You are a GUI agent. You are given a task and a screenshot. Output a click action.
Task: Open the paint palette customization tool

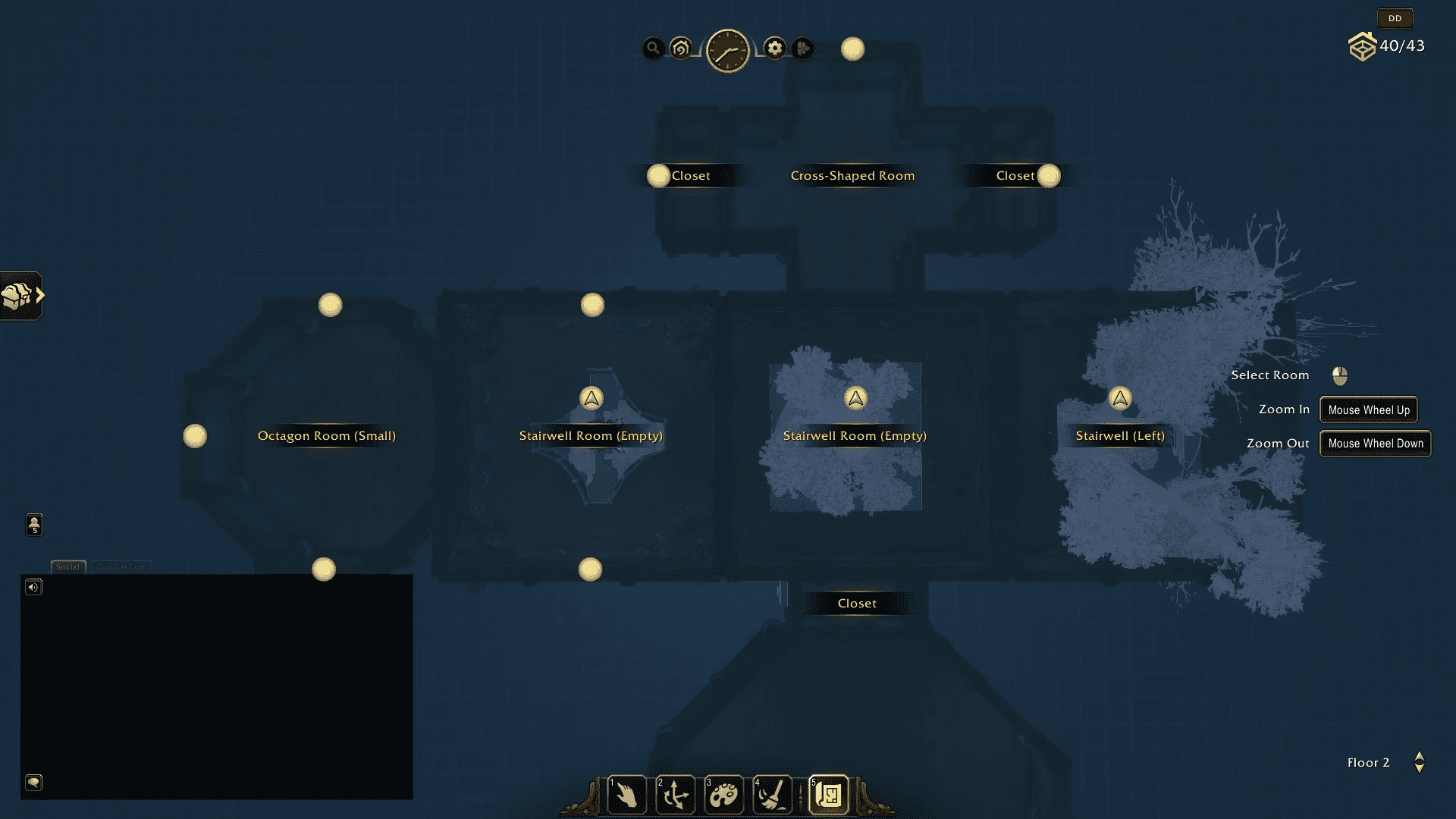723,795
